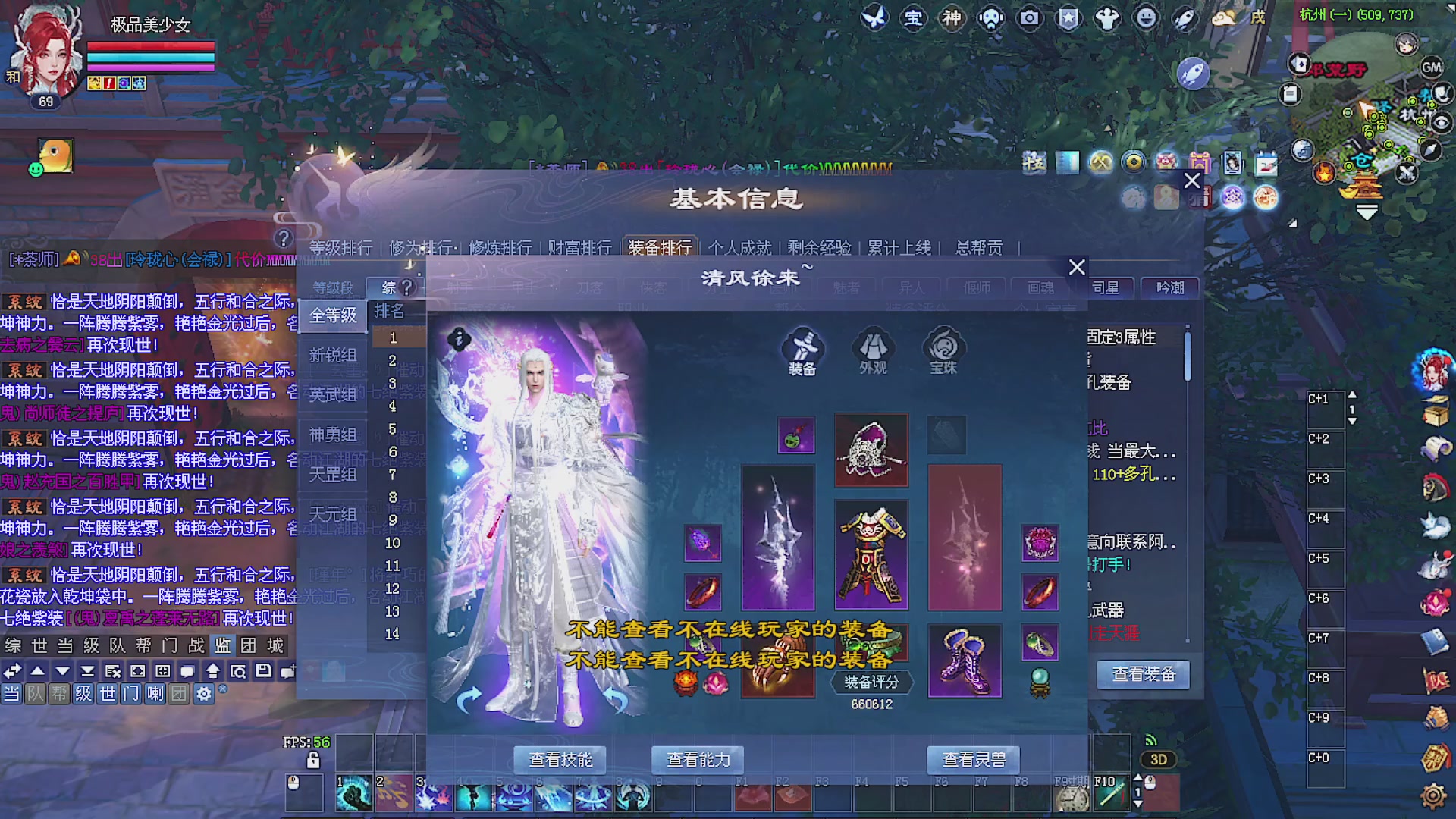
Task: Open the 装备 (Equipment) panel icon
Action: pyautogui.click(x=802, y=349)
